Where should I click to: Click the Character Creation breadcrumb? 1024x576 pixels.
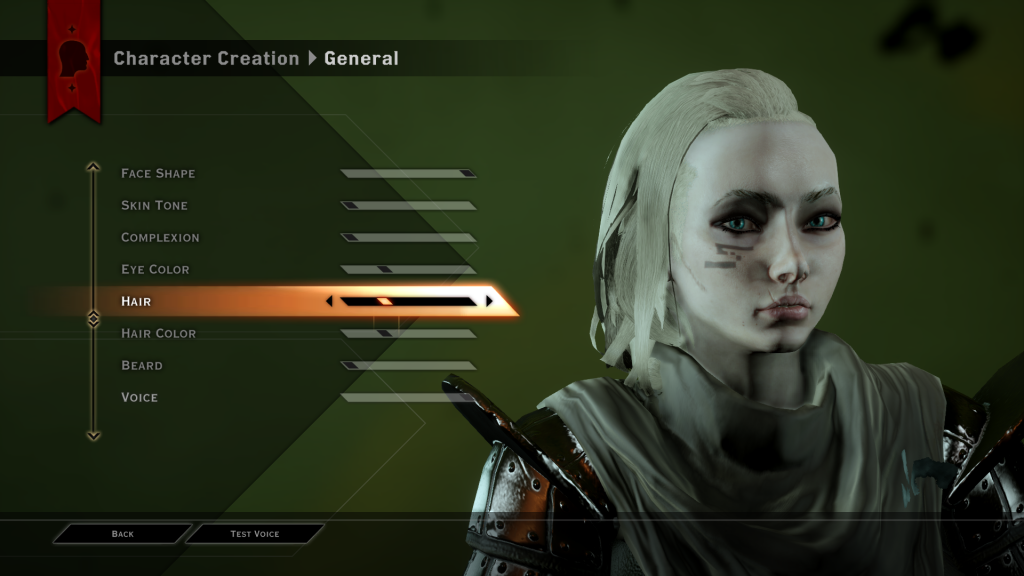point(206,59)
